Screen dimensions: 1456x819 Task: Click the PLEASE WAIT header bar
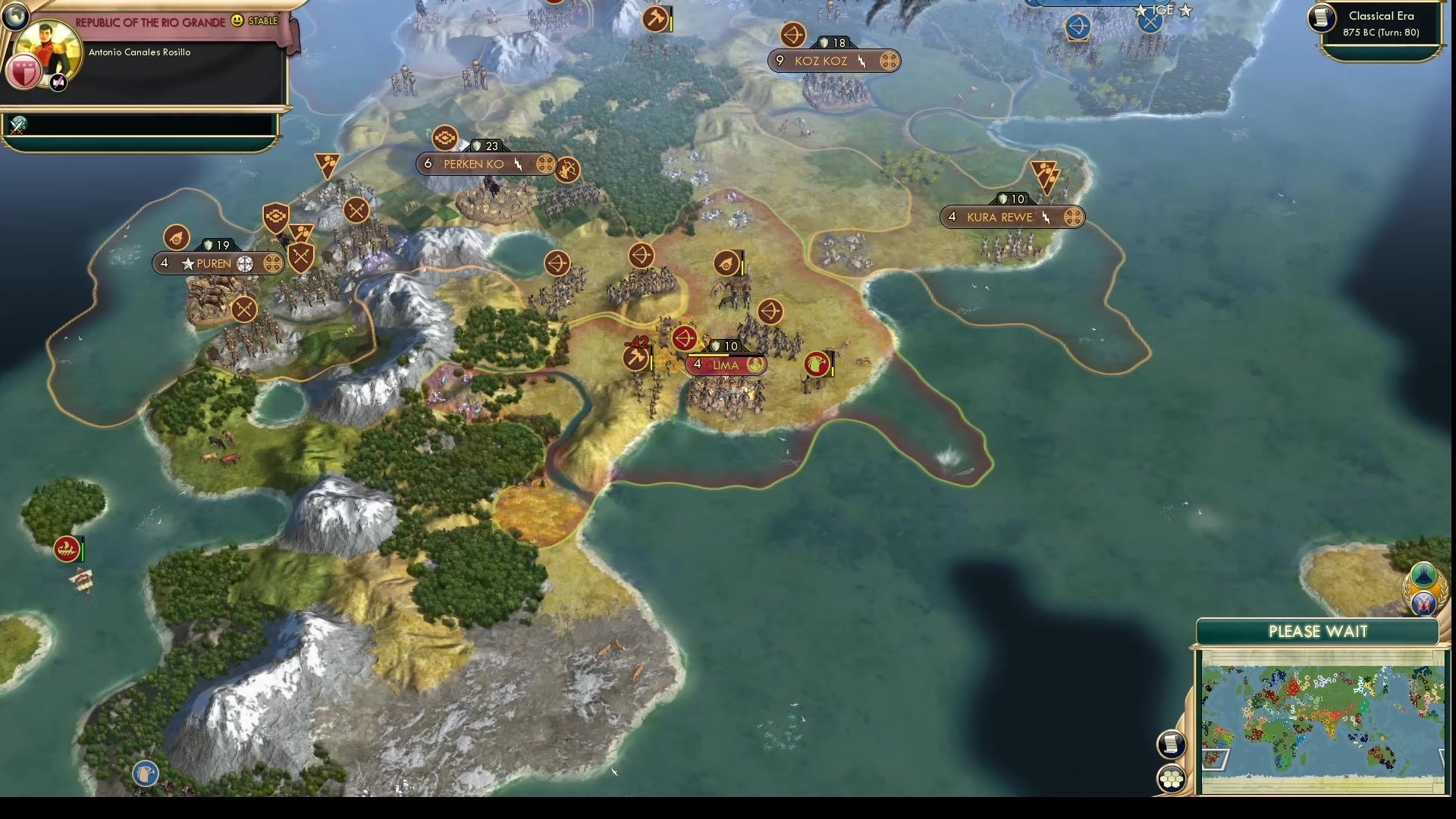point(1319,631)
